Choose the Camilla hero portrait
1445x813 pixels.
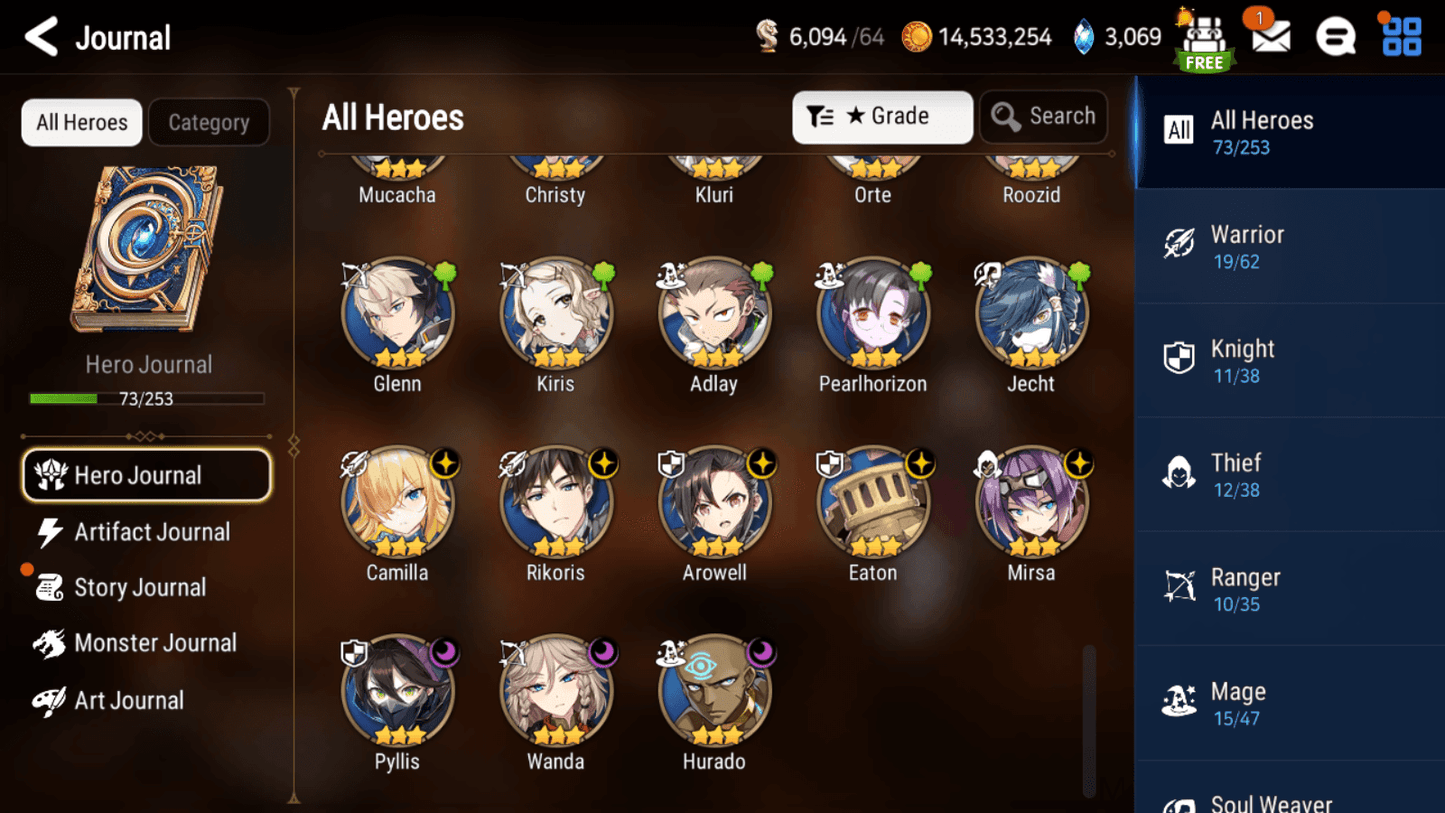[x=397, y=503]
